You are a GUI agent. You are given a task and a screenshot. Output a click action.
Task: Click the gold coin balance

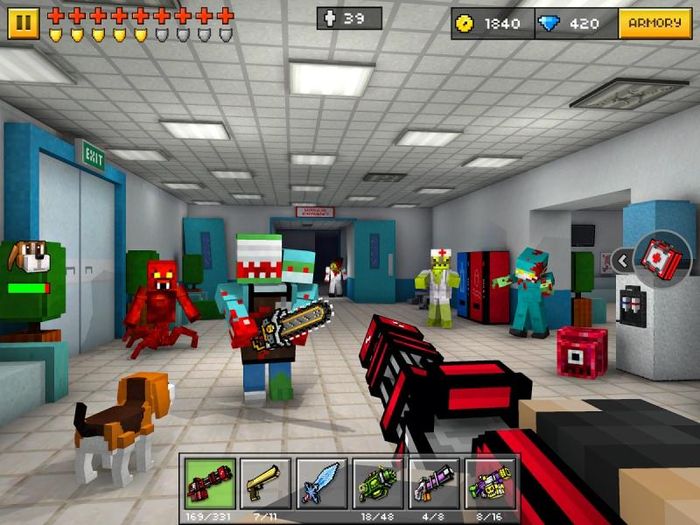(491, 23)
